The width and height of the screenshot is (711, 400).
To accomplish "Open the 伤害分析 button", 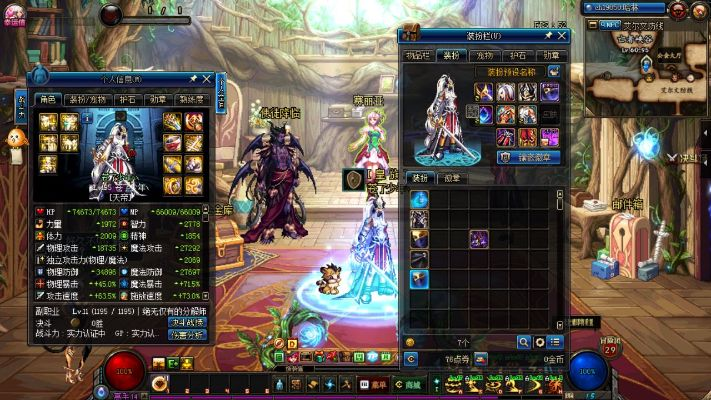I will (x=186, y=335).
